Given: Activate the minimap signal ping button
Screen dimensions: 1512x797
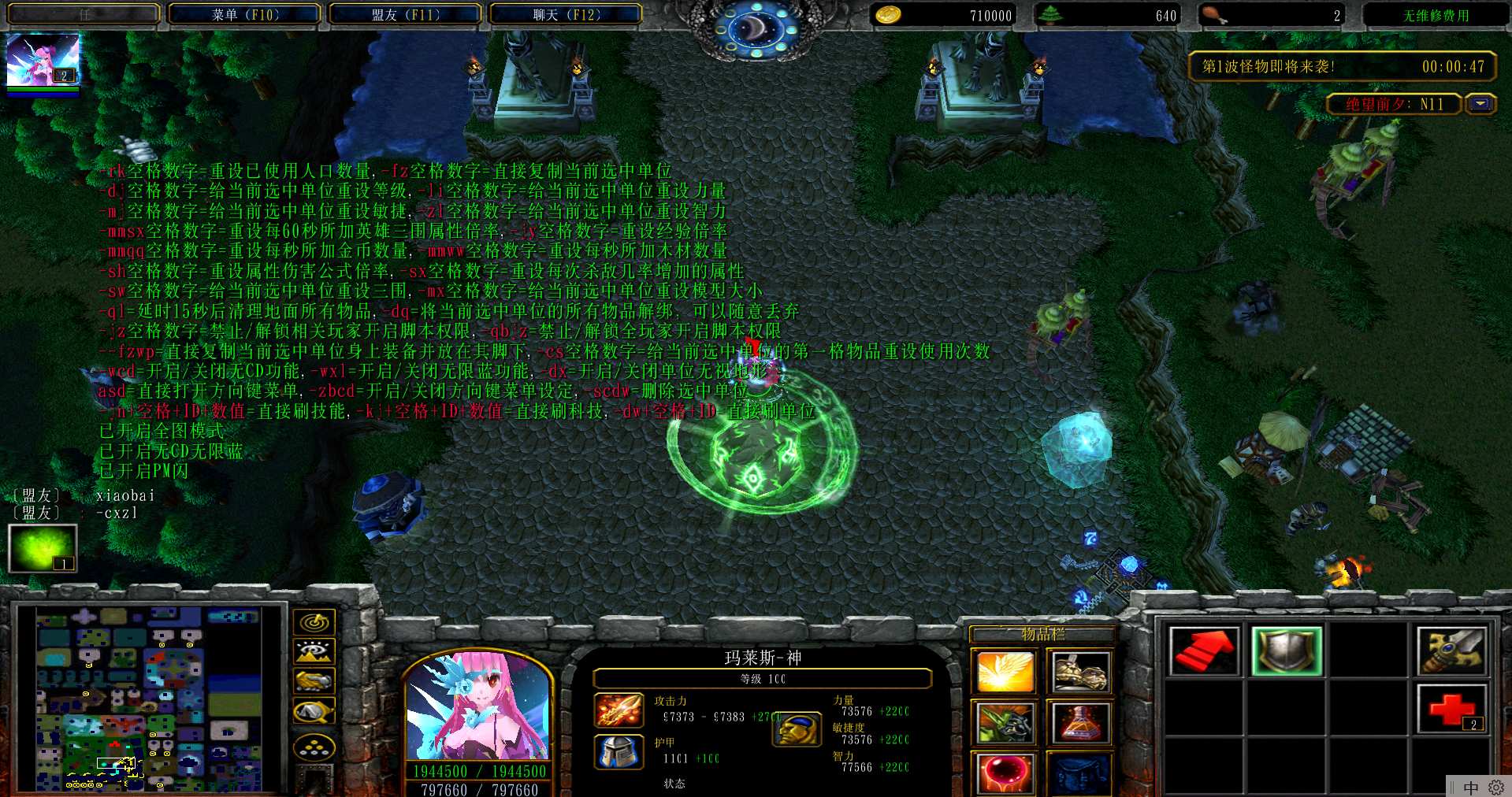Looking at the screenshot, I should (314, 622).
